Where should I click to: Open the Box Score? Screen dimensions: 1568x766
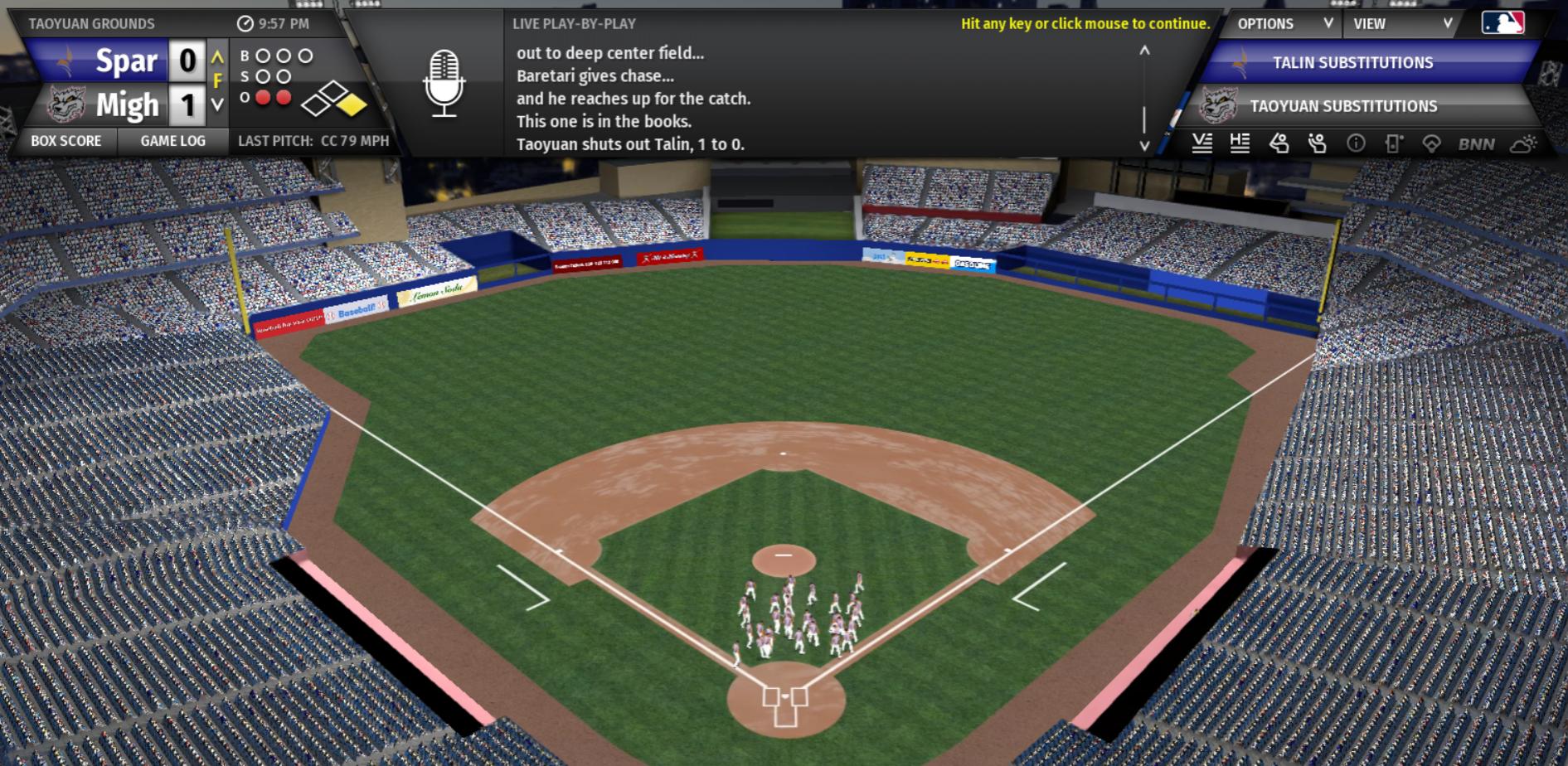coord(66,141)
